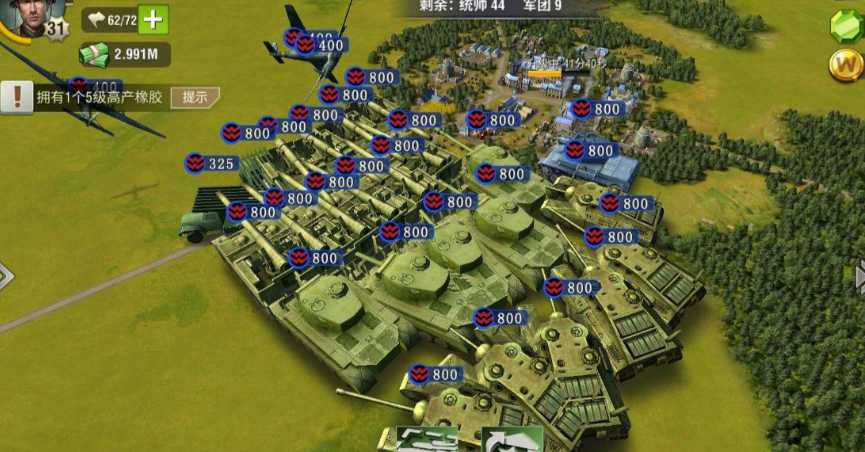Open the green gem shop icon
The width and height of the screenshot is (865, 452).
coord(846,26)
